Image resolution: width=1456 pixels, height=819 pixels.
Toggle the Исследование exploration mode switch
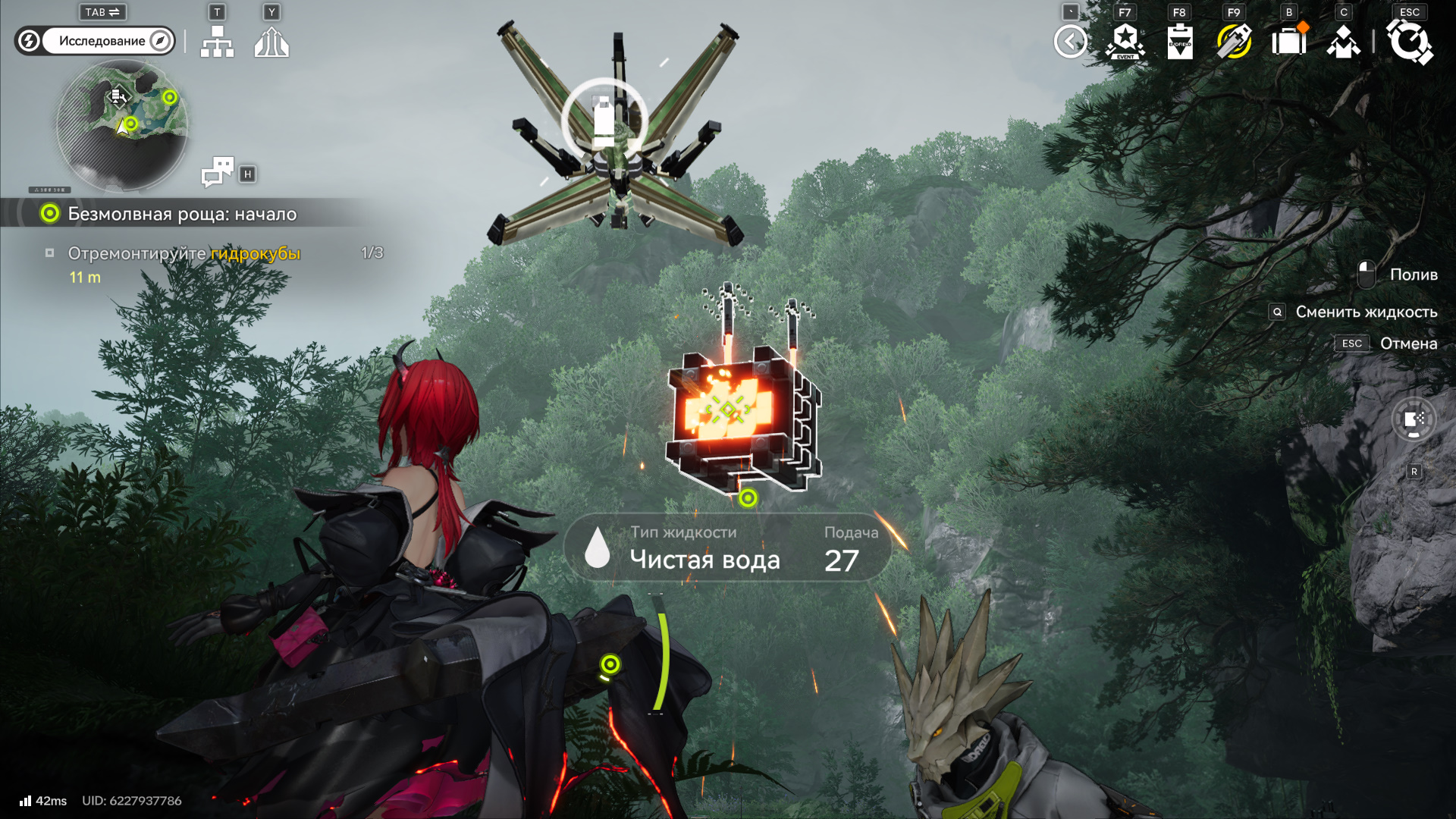coord(96,41)
